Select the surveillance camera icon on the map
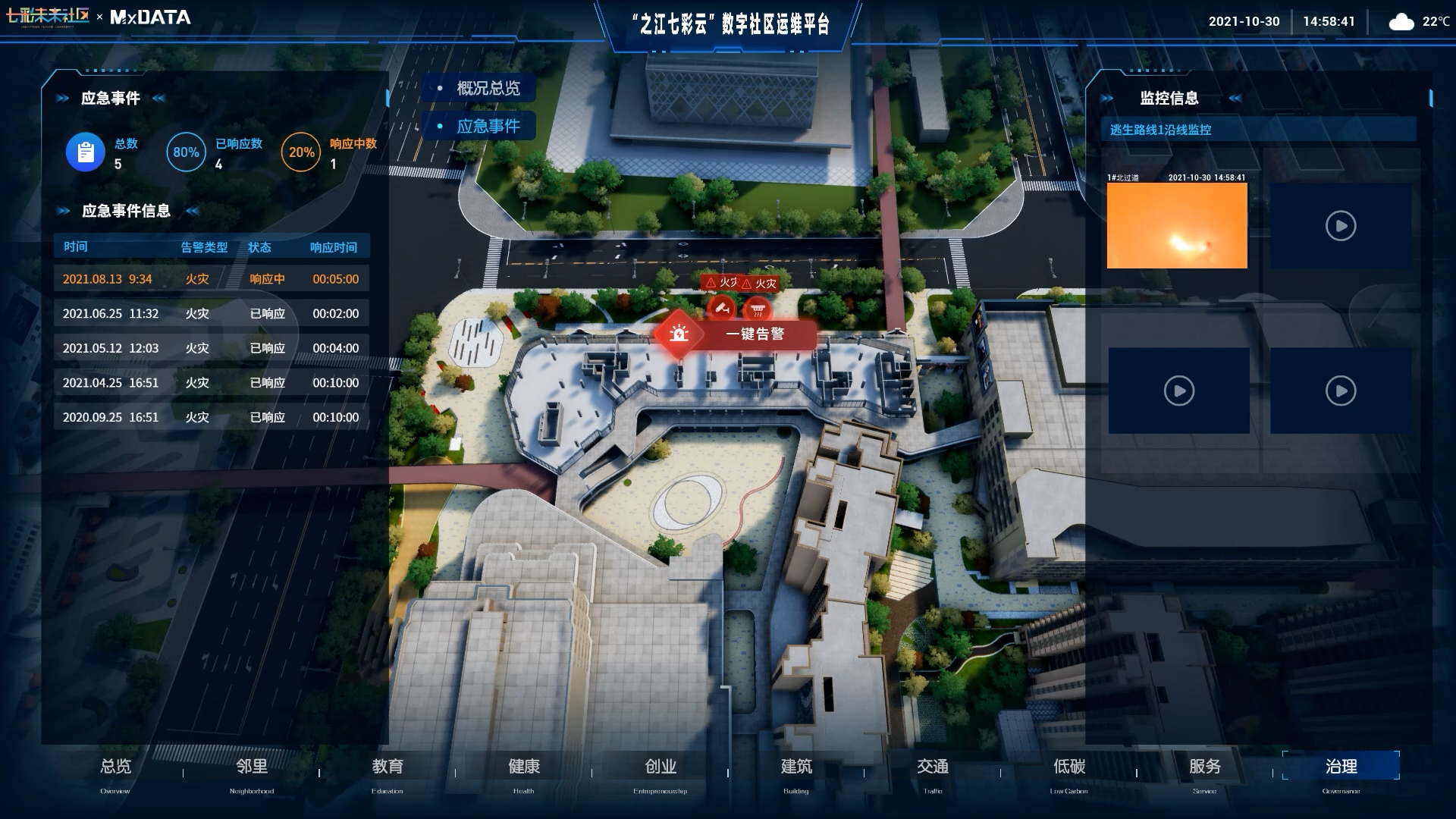The image size is (1456, 819). point(720,308)
